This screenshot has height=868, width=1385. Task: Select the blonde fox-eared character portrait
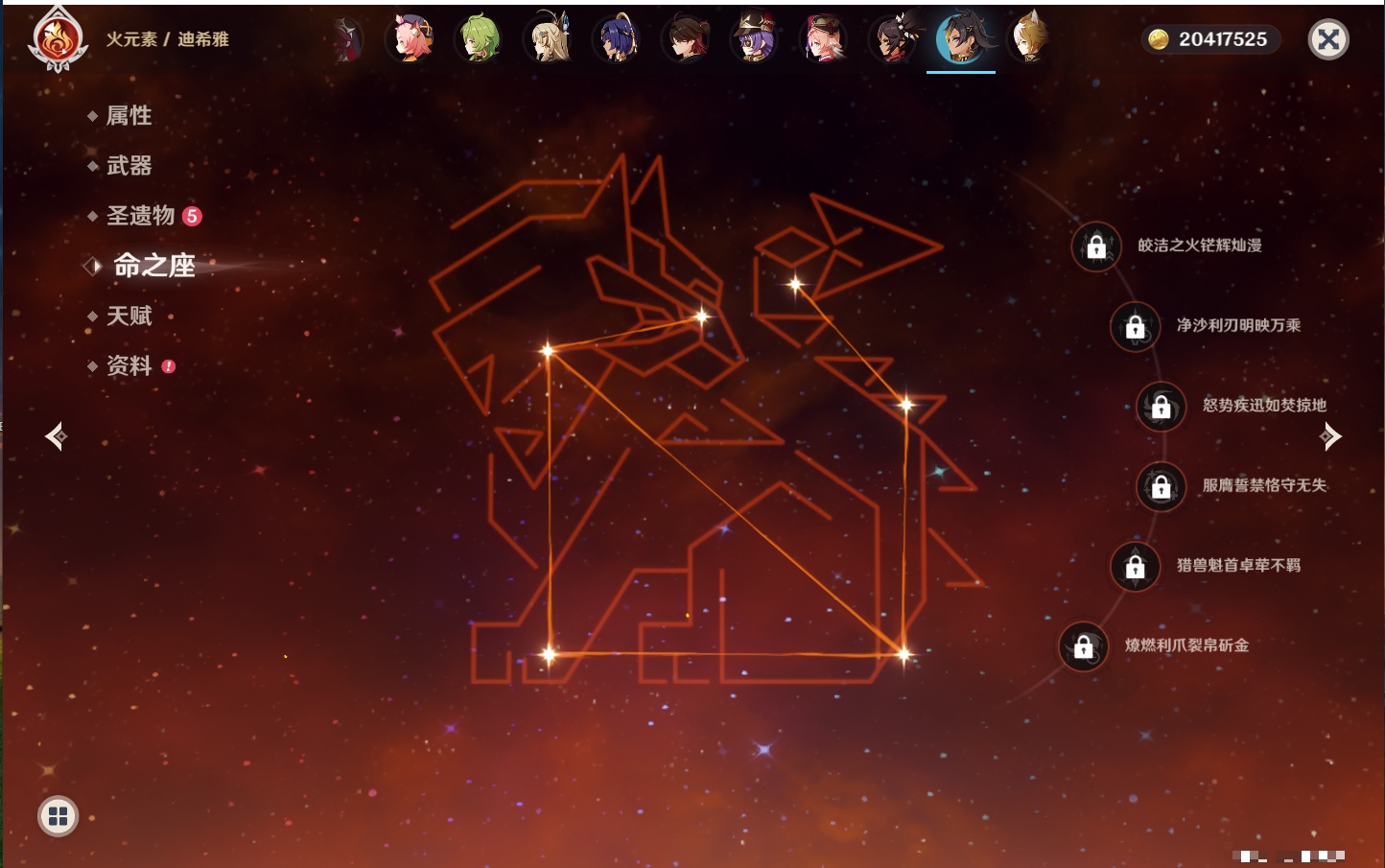click(1029, 39)
